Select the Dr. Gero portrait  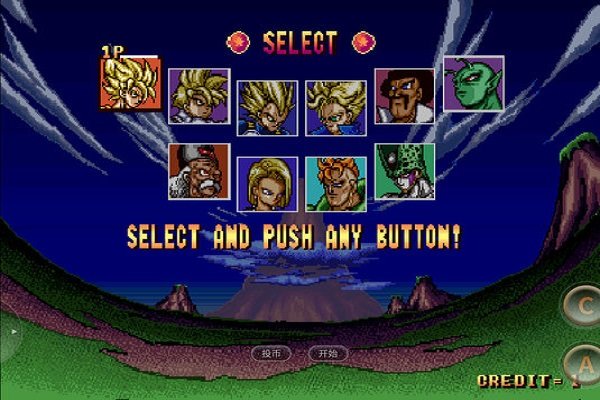[199, 171]
